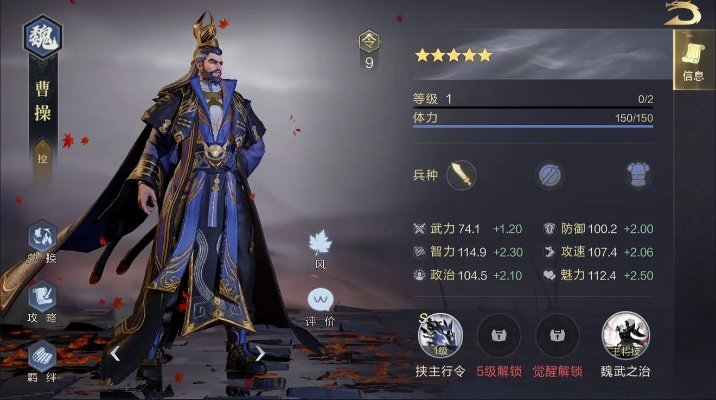Click the locked 觉醒解锁 skill slot
This screenshot has height=400, width=716.
point(558,335)
